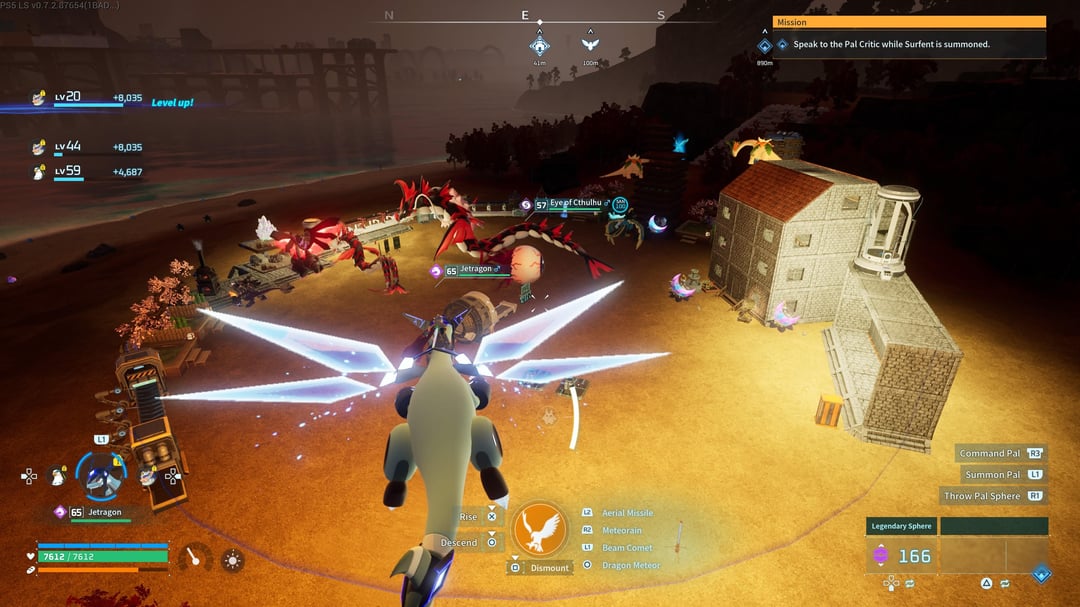Click the Throw Pal Sphere label
Viewport: 1080px width, 607px height.
click(981, 496)
